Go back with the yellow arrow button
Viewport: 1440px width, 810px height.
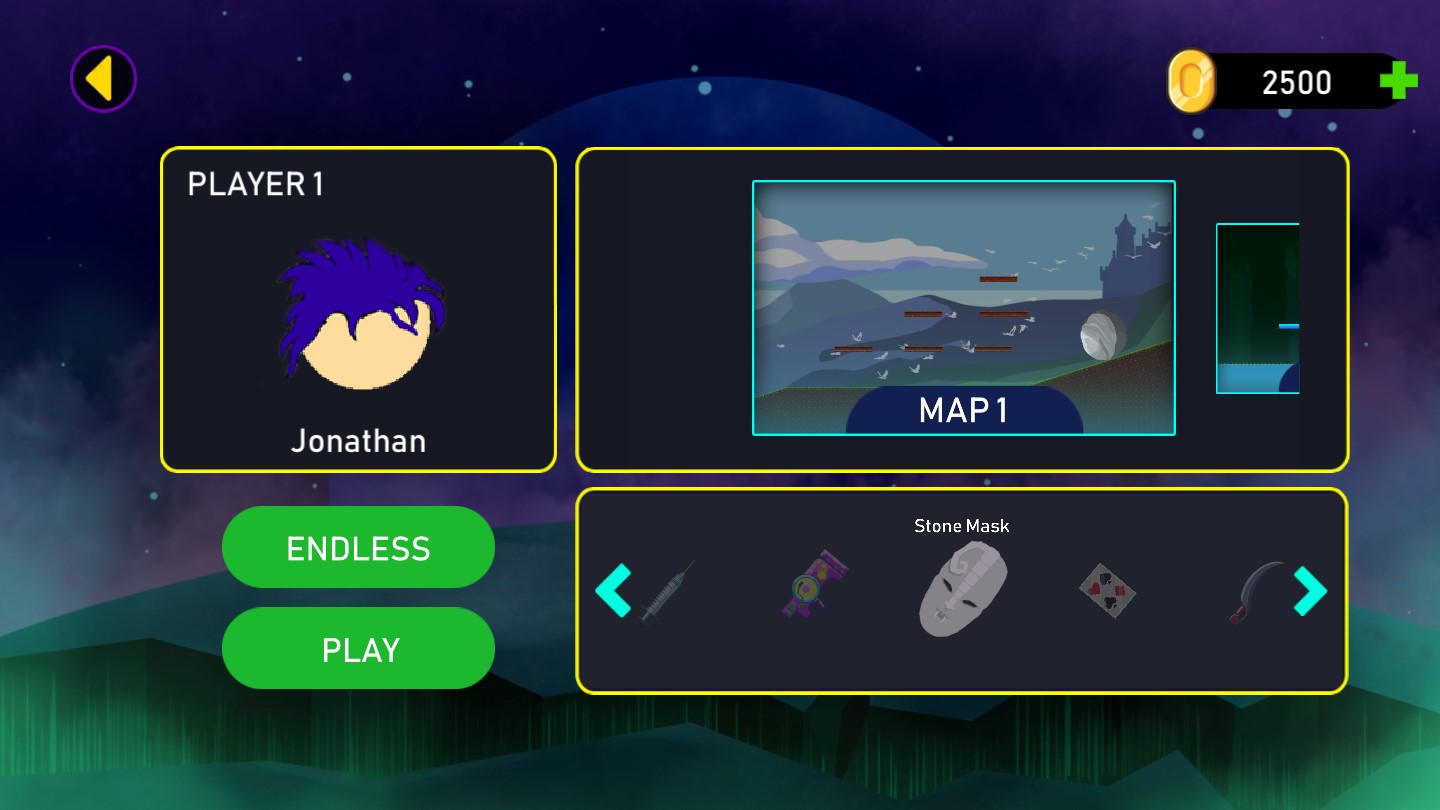tap(102, 79)
